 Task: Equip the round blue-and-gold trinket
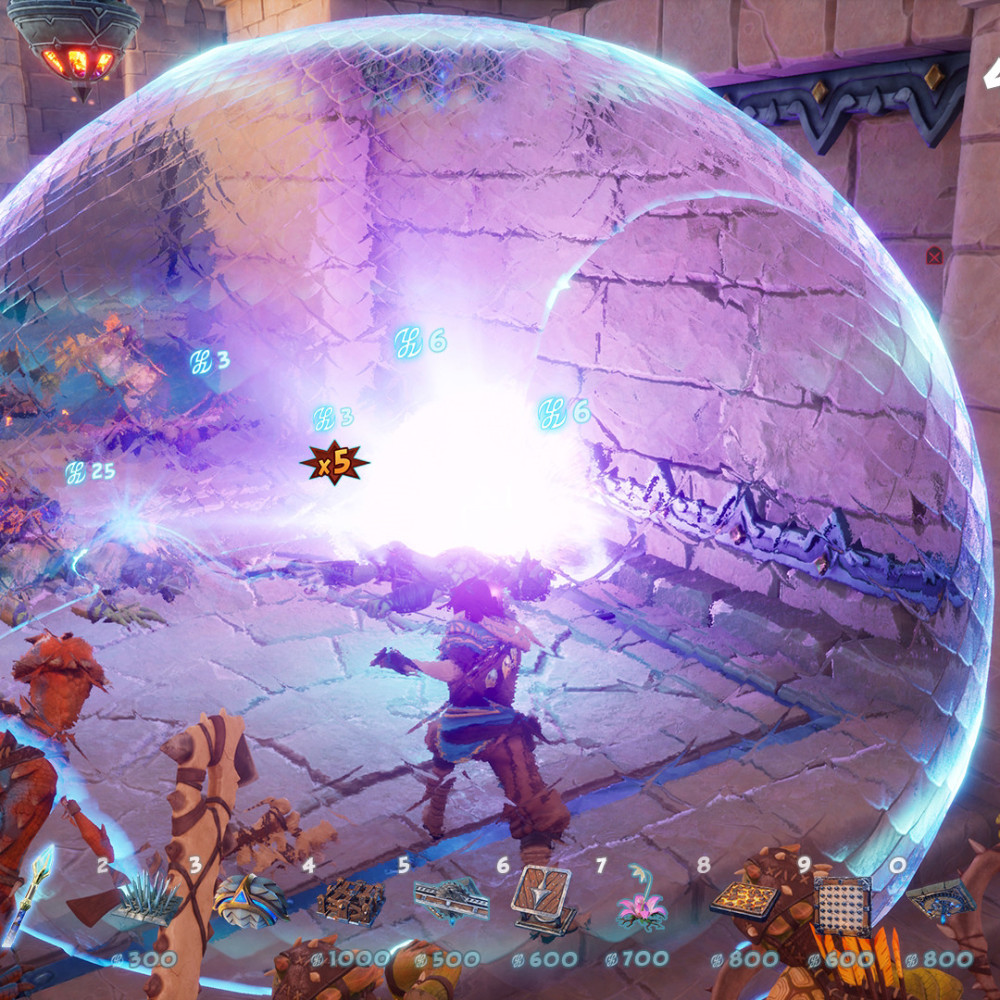248,899
